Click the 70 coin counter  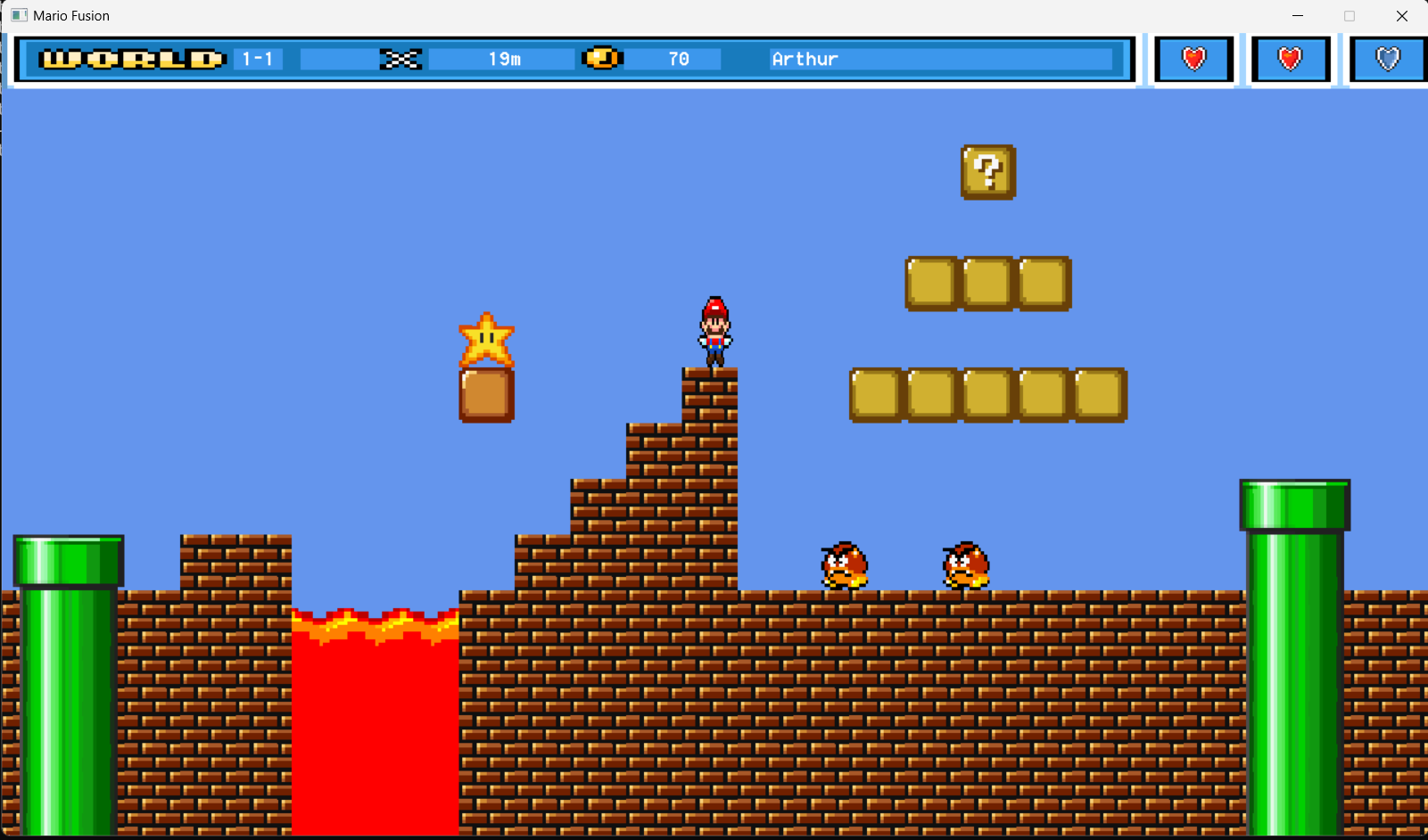click(x=678, y=58)
